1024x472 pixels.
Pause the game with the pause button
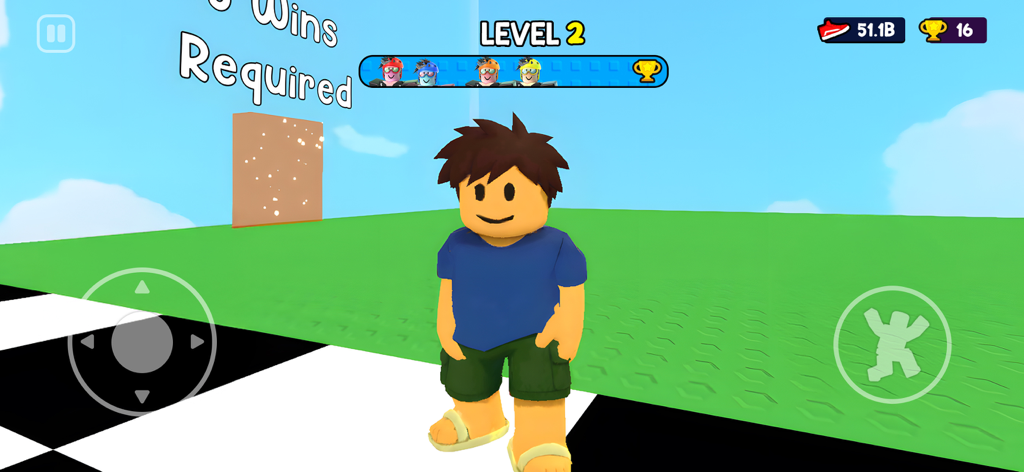tap(56, 34)
